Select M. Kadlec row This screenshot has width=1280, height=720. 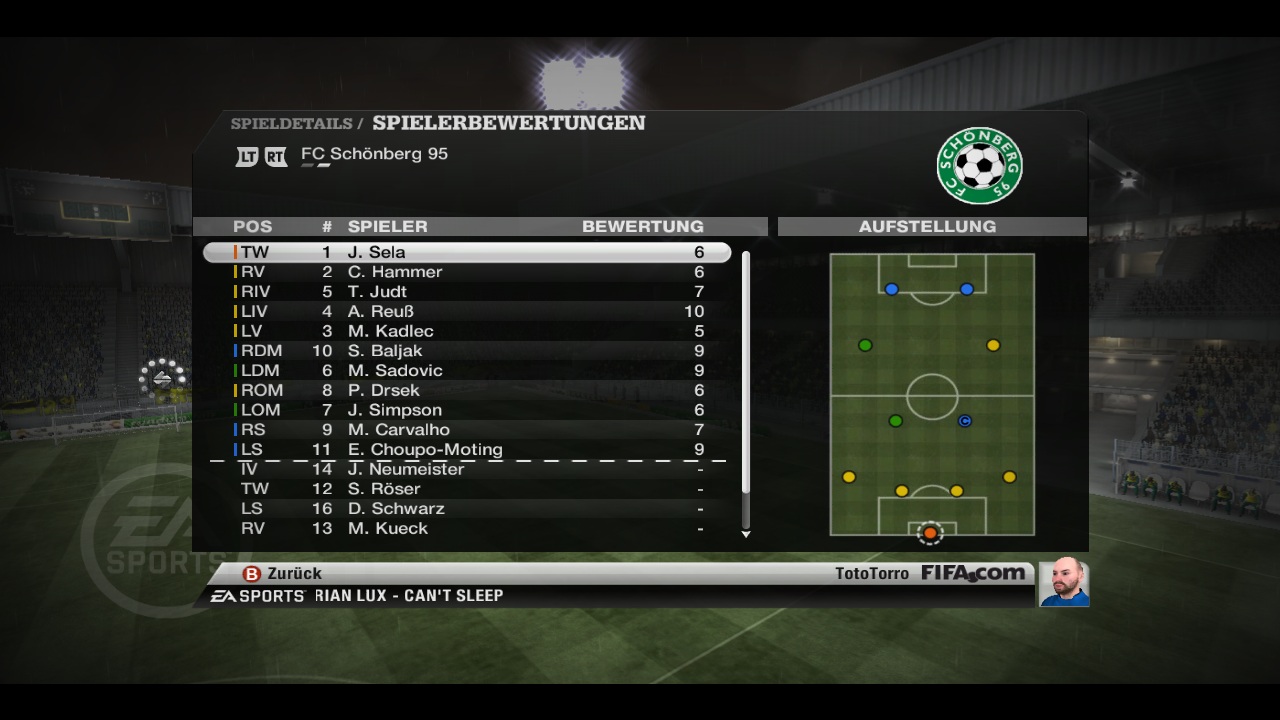tap(466, 331)
